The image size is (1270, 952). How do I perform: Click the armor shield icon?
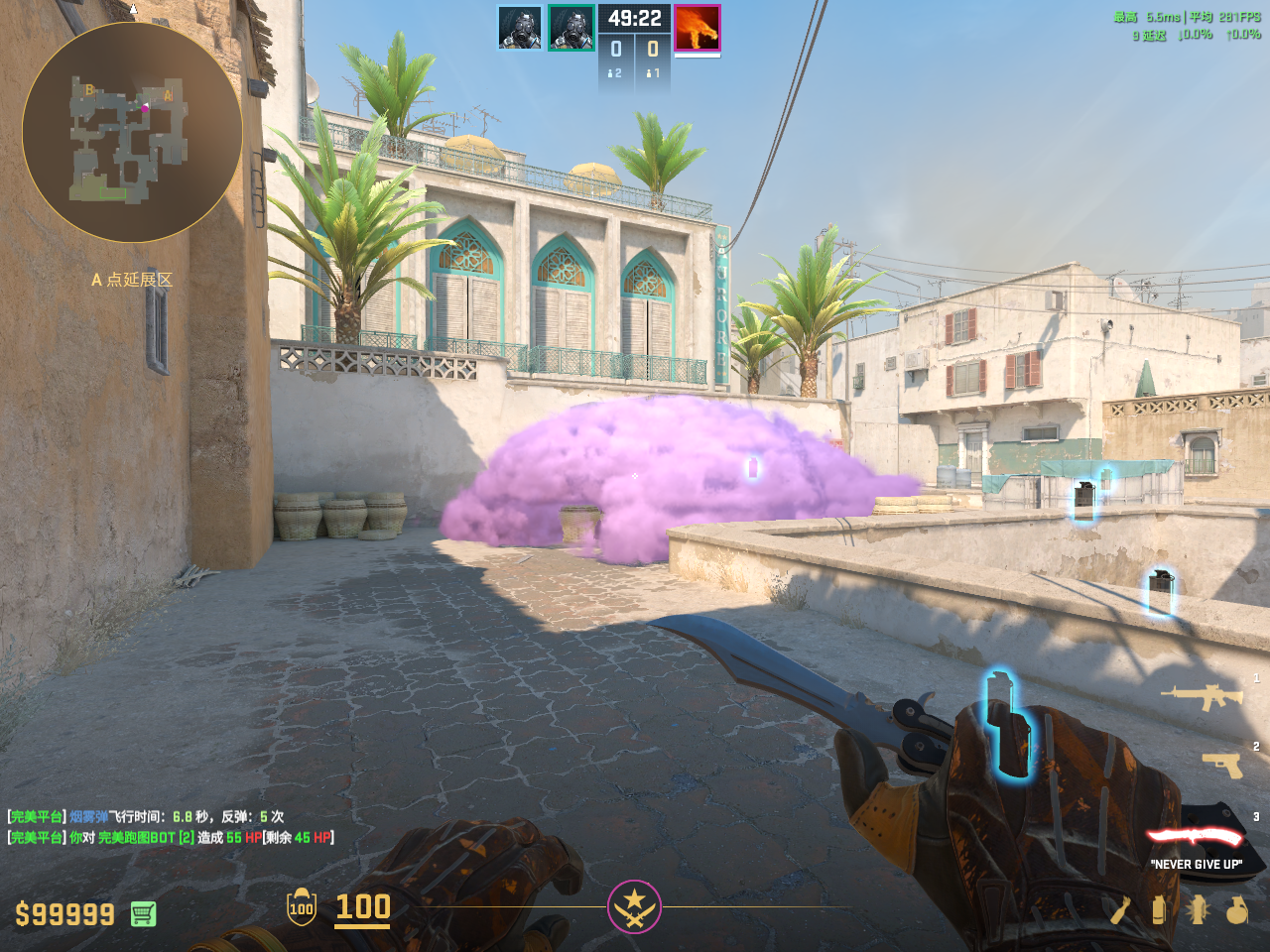point(302,907)
